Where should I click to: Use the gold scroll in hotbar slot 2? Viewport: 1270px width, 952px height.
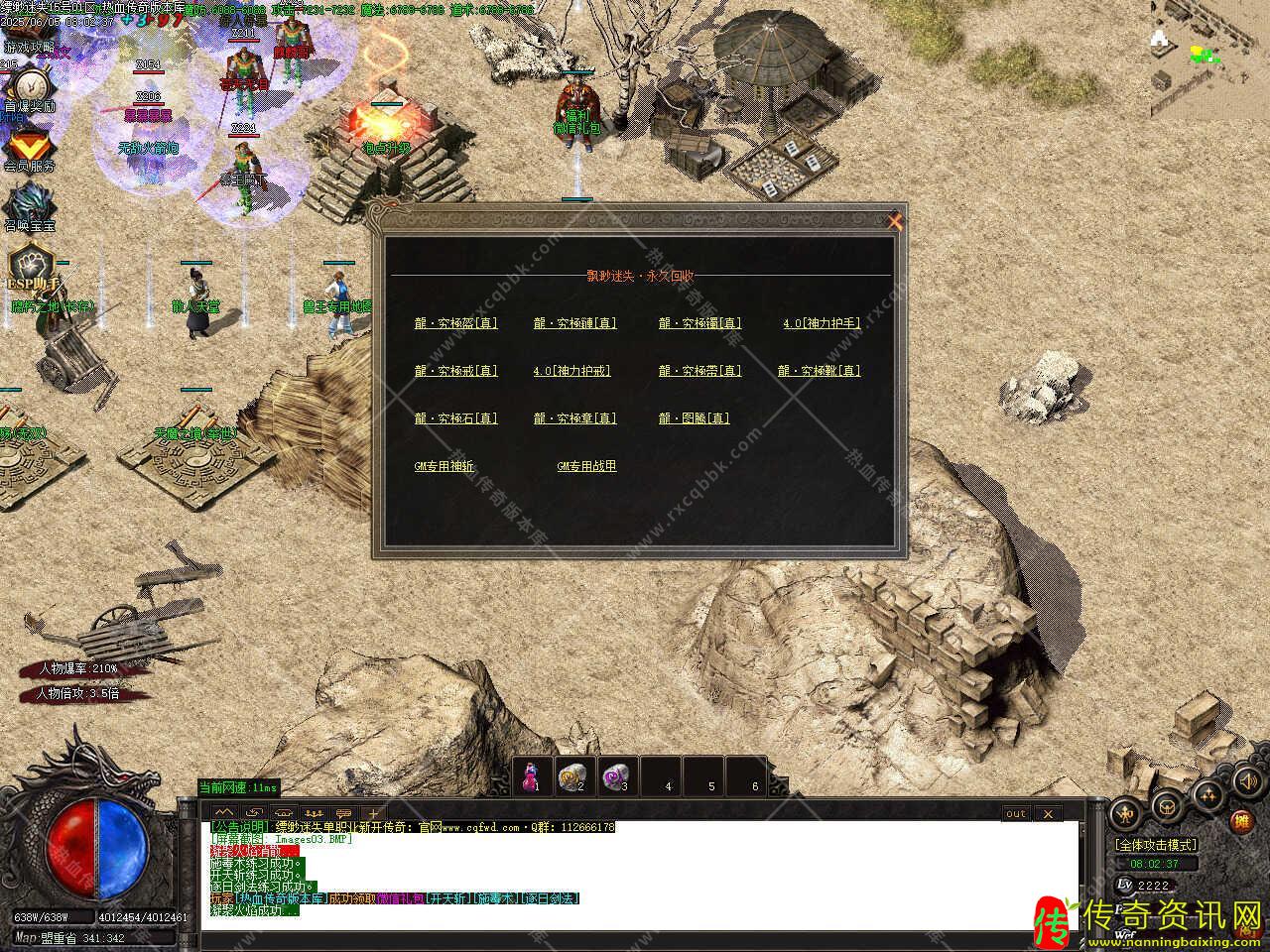coord(575,775)
